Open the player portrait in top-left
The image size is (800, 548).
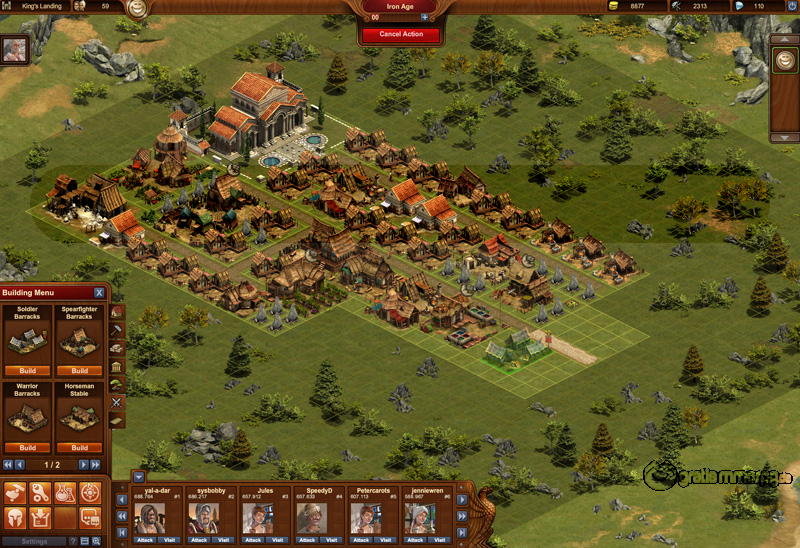[x=15, y=50]
